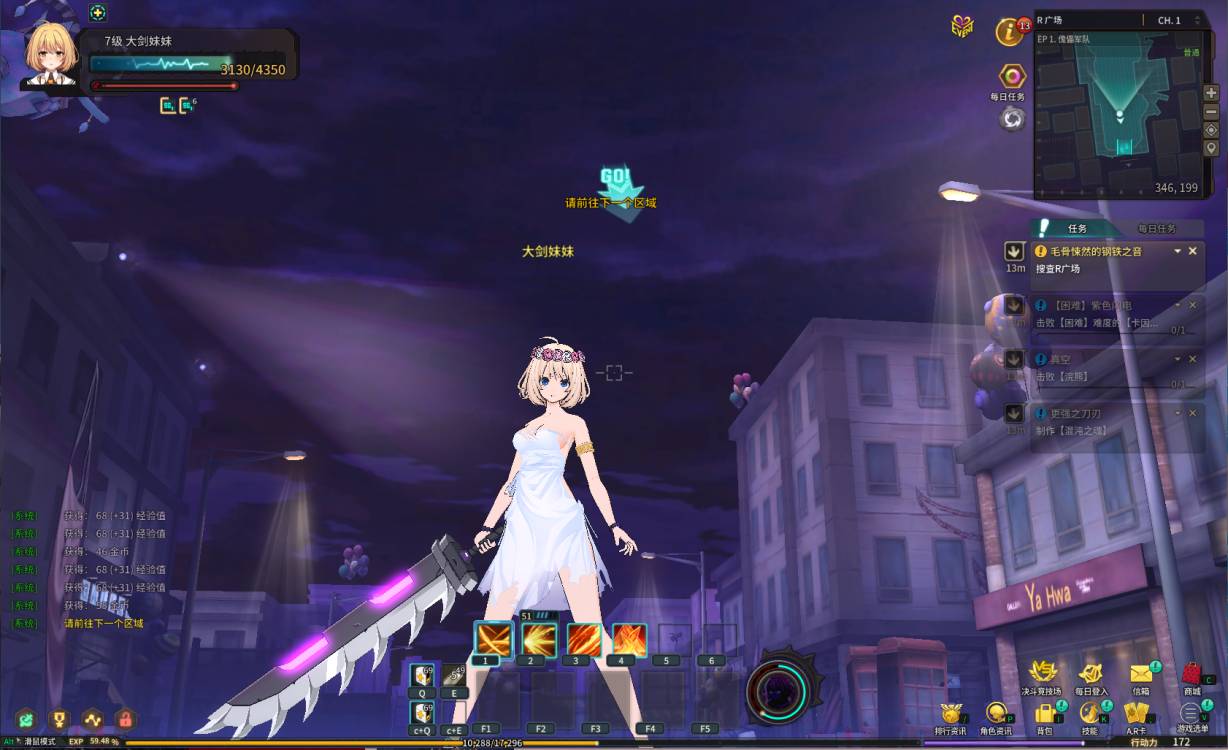This screenshot has width=1228, height=750.
Task: Open the 背包 backpack inventory
Action: (1045, 714)
